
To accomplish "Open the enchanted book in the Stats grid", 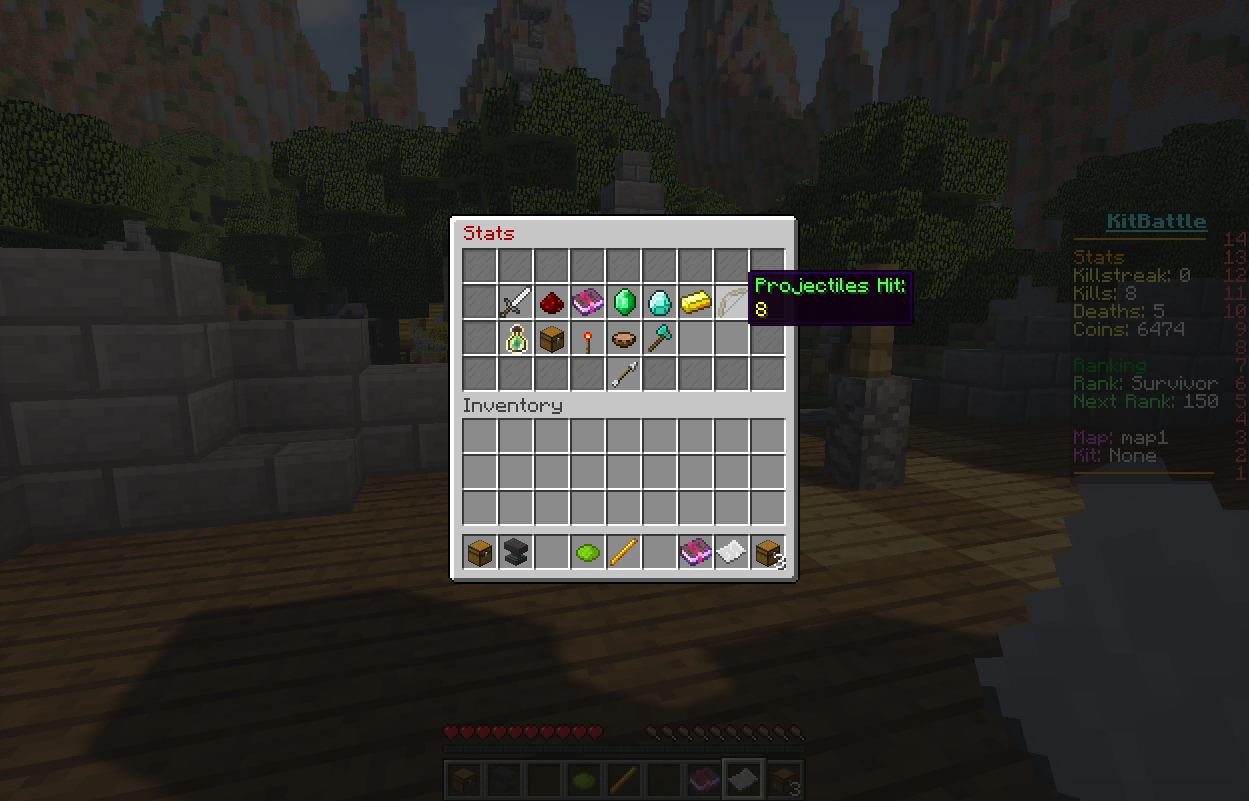I will (588, 302).
